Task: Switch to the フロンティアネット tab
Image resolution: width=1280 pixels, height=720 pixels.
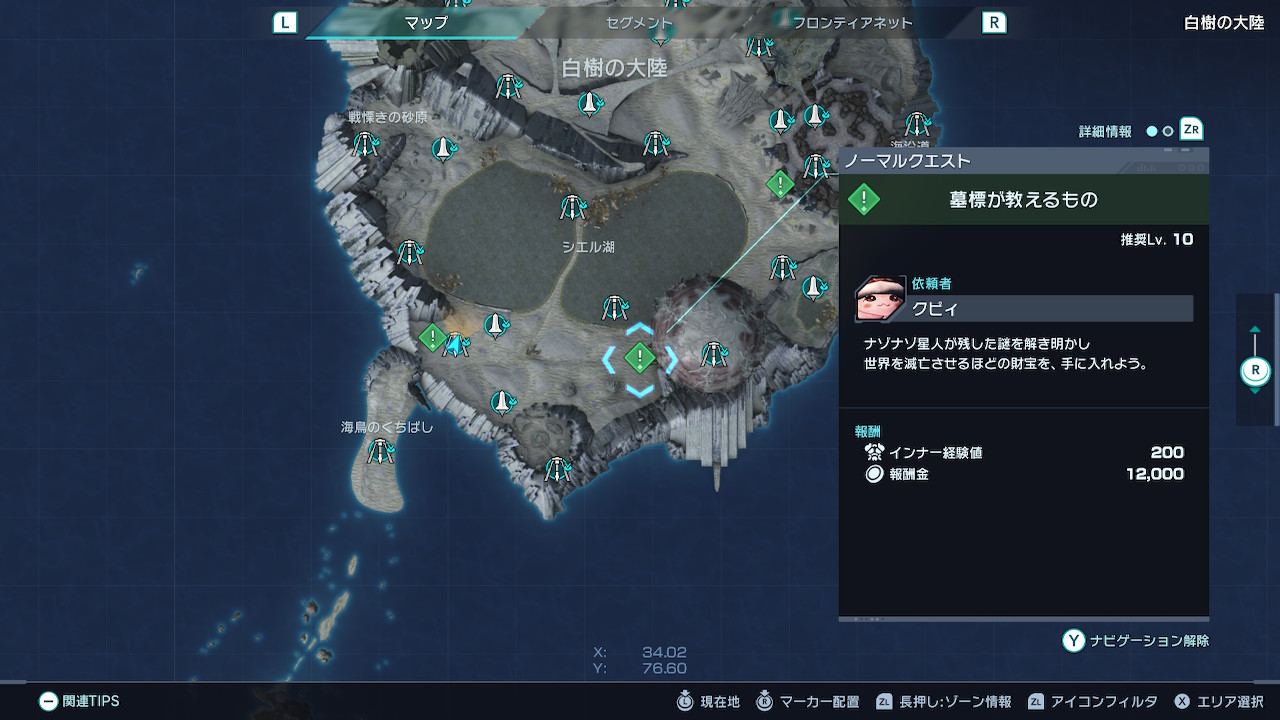Action: [x=852, y=22]
